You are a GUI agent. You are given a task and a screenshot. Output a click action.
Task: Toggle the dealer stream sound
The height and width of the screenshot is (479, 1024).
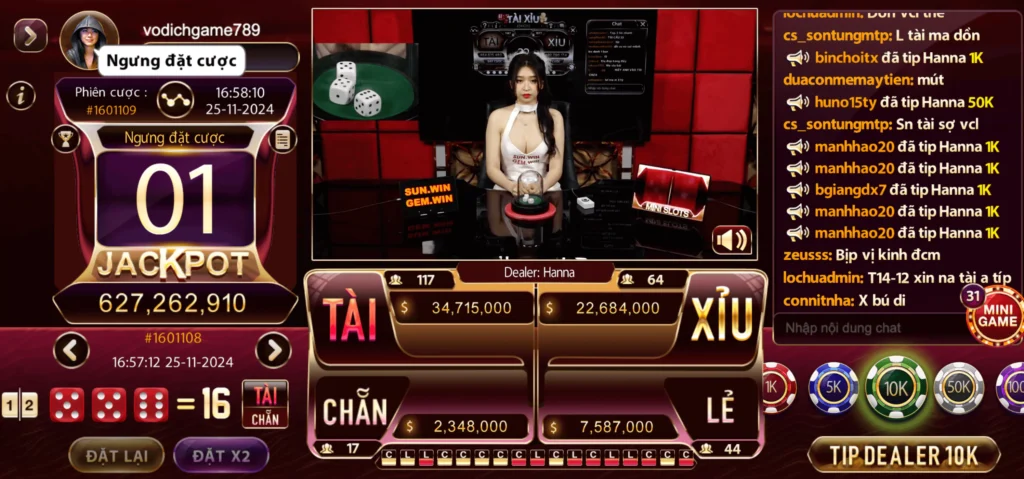[732, 240]
